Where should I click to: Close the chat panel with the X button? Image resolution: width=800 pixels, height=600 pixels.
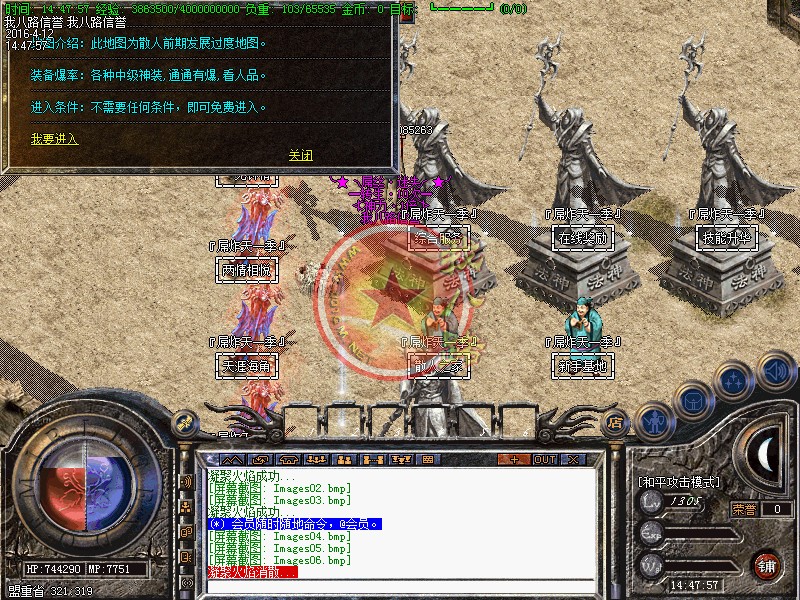click(x=573, y=459)
